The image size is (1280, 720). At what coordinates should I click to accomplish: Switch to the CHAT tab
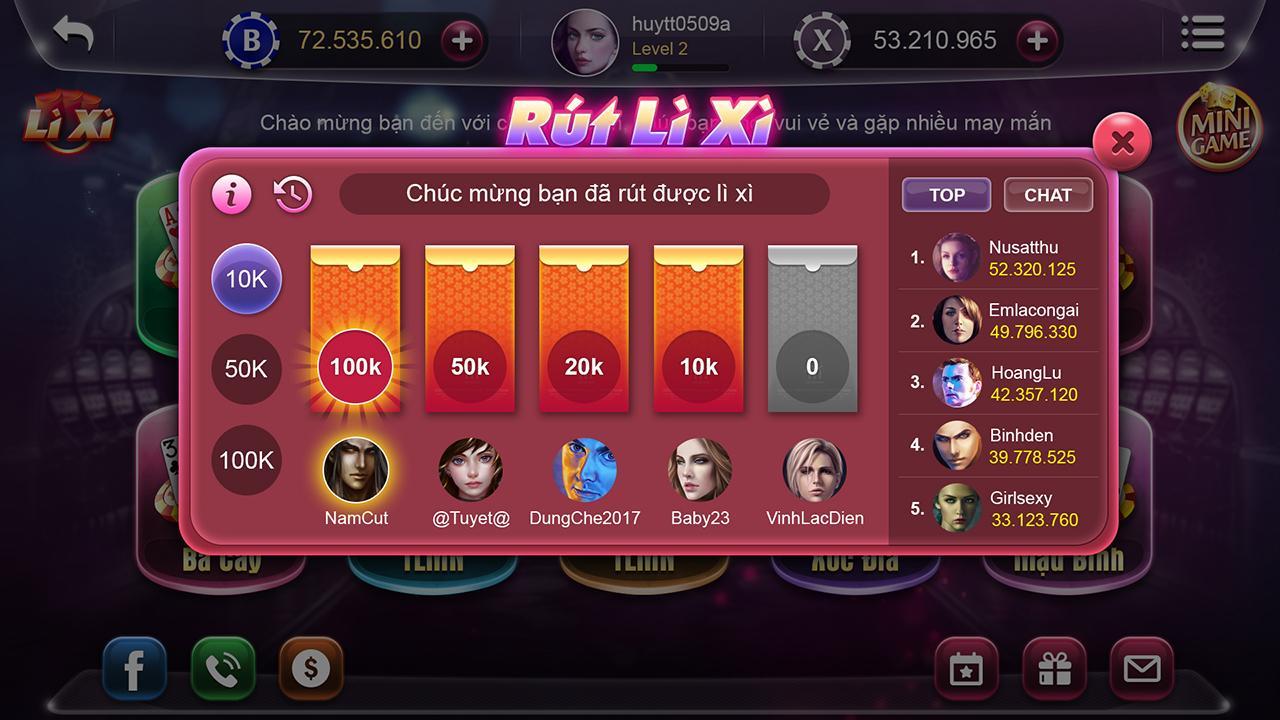point(1048,194)
